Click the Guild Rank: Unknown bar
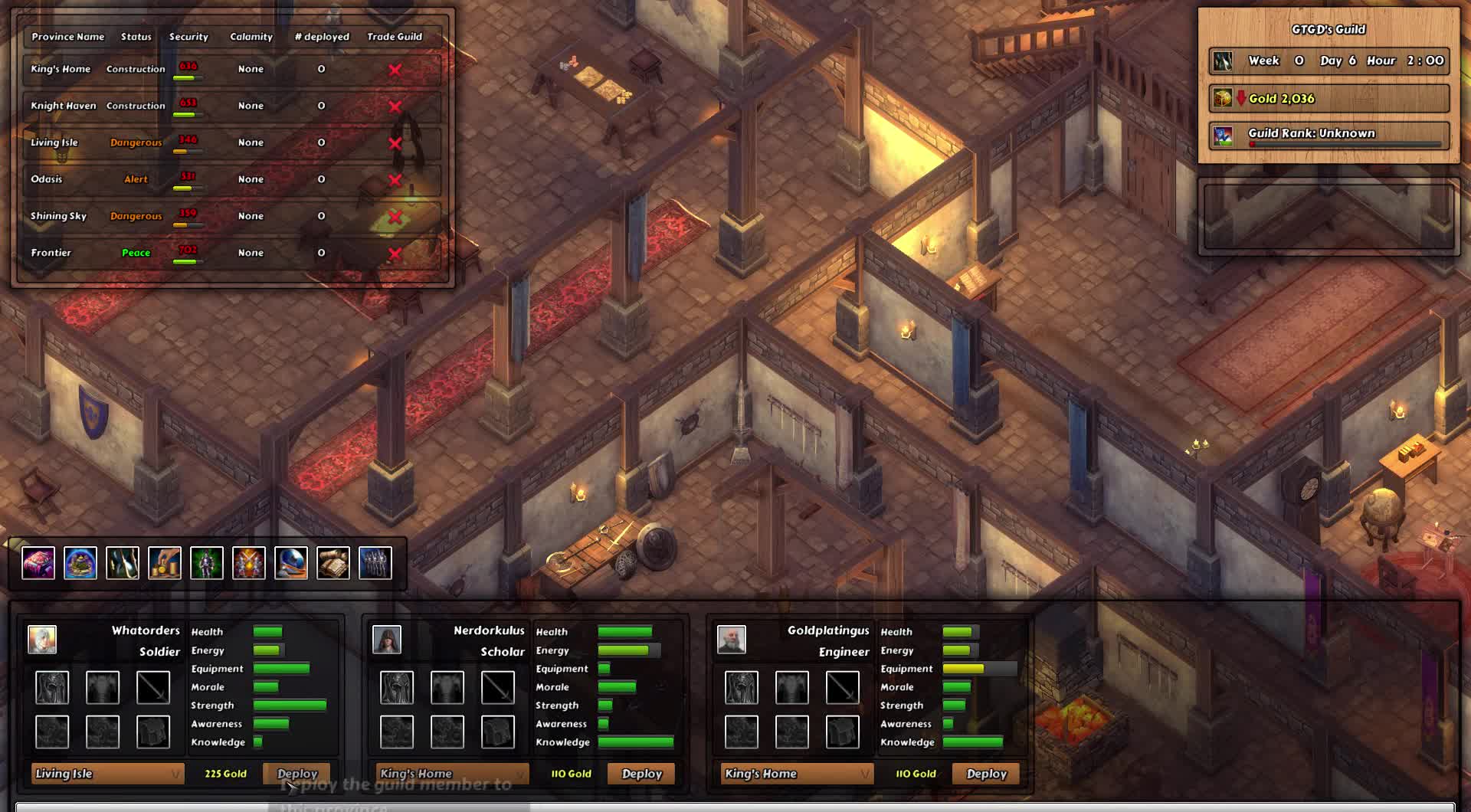 point(1329,134)
